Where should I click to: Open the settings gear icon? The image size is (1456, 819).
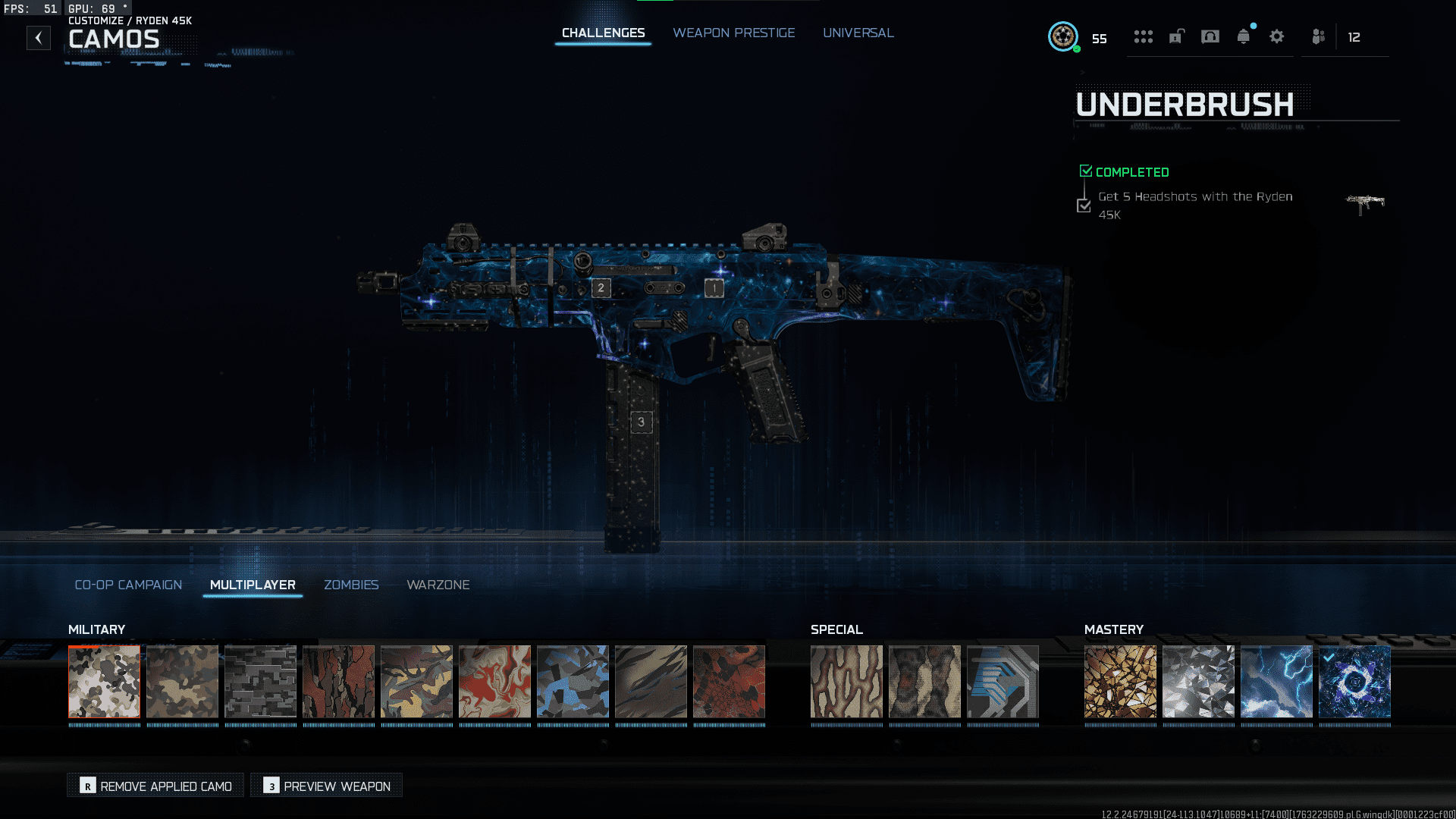(x=1276, y=36)
